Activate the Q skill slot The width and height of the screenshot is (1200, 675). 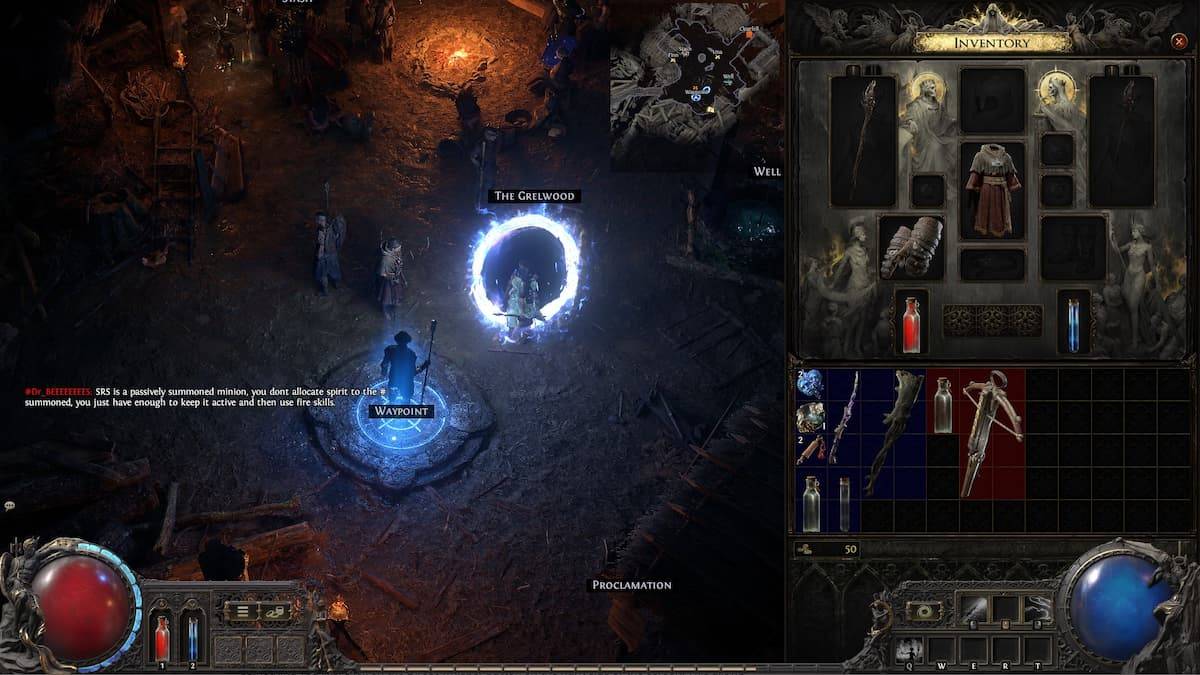(x=909, y=649)
